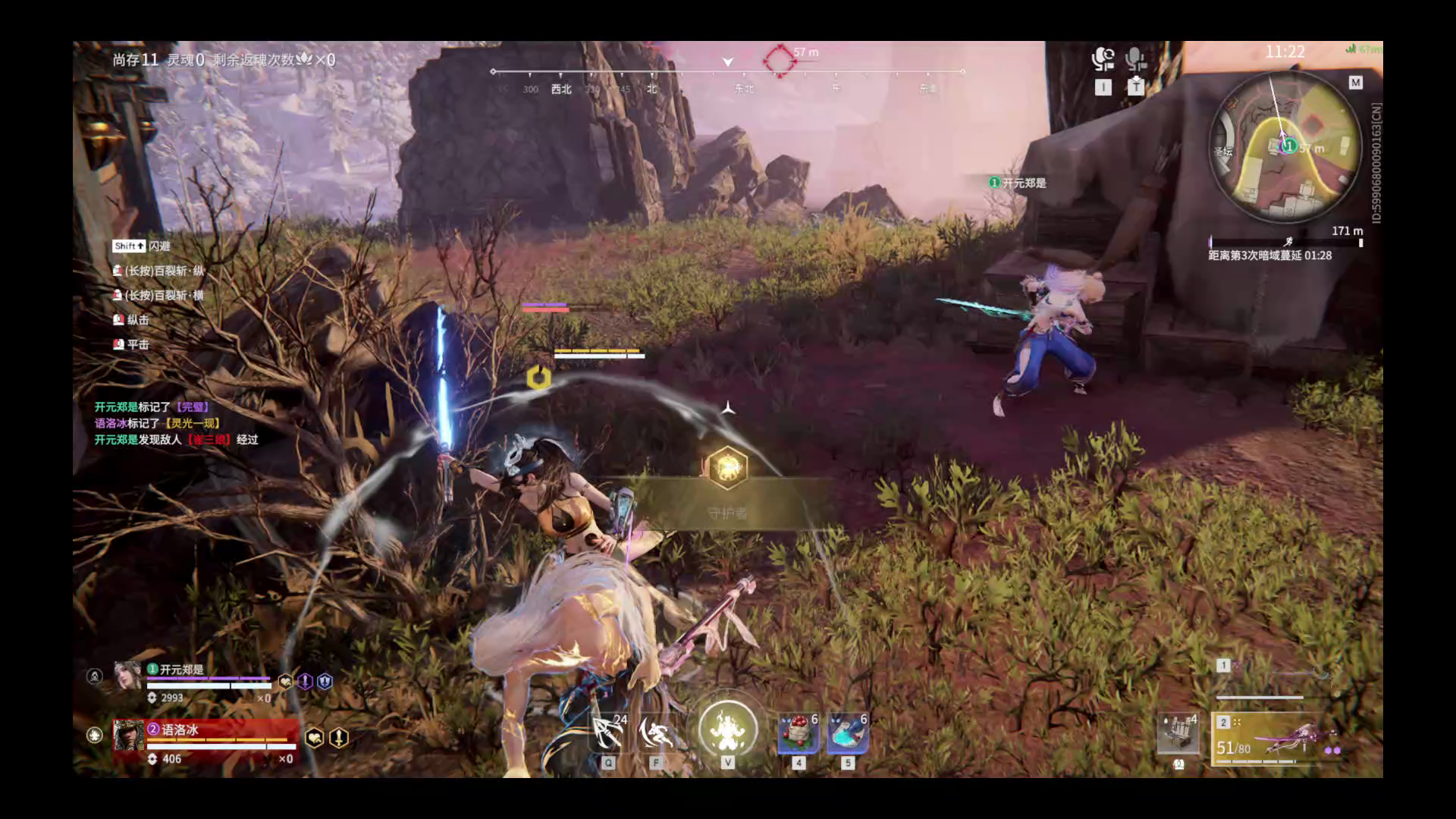Click the 守护者 guardian hexagon marker

click(x=727, y=467)
